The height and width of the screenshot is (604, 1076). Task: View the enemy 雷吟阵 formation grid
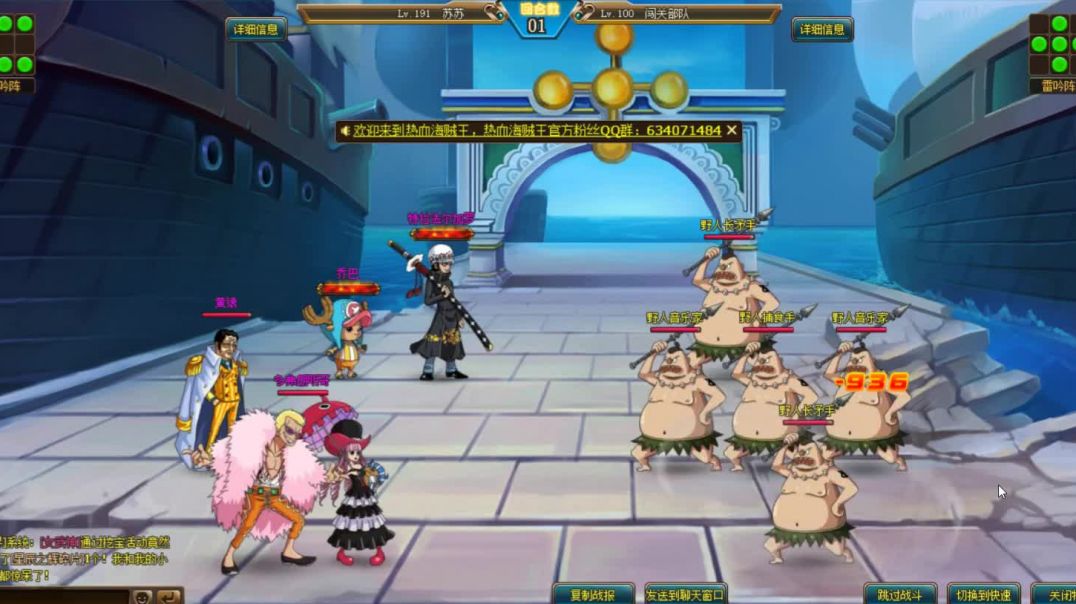coord(1051,45)
